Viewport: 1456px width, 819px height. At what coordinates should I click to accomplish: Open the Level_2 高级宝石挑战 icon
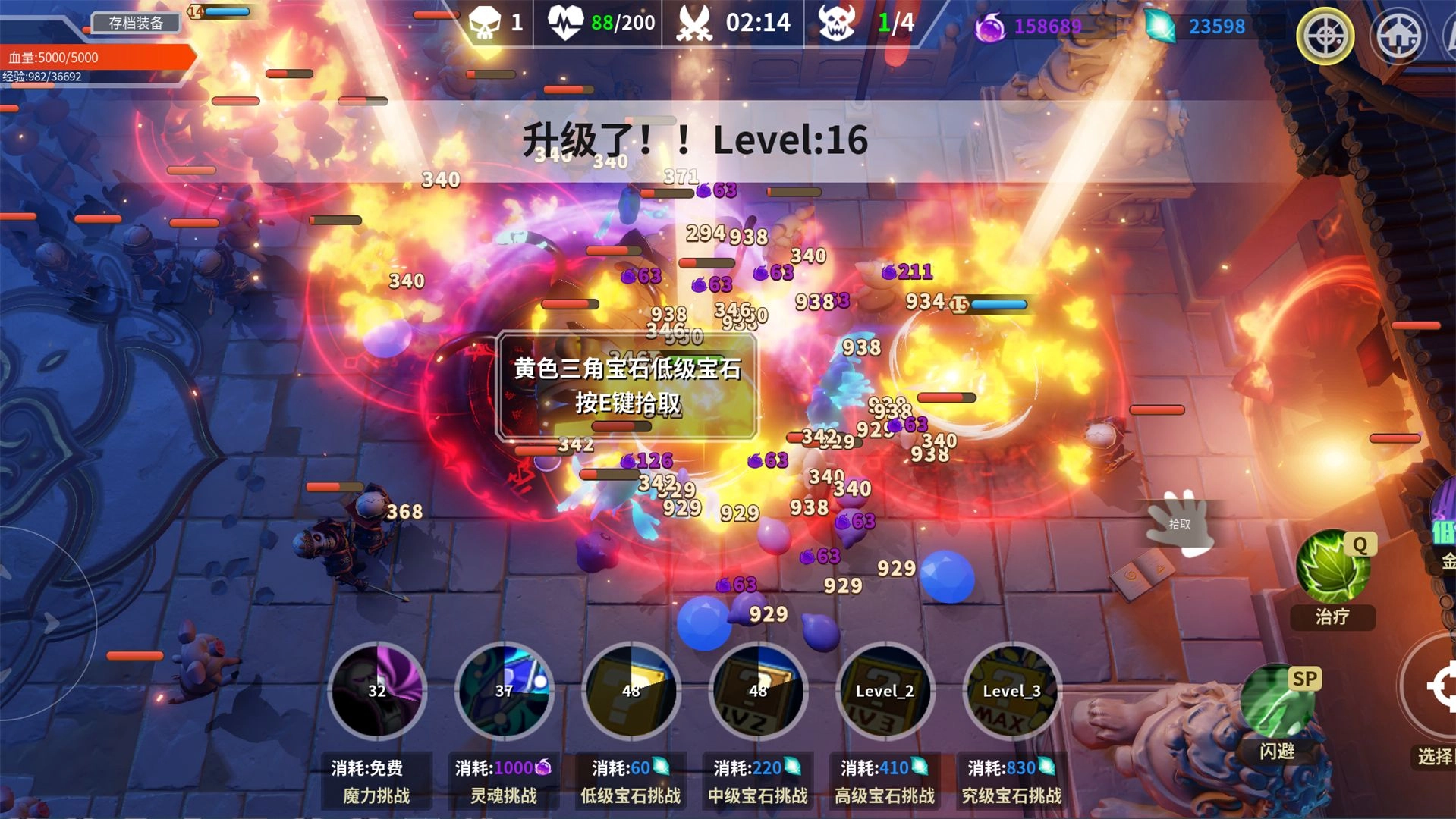coord(885,692)
